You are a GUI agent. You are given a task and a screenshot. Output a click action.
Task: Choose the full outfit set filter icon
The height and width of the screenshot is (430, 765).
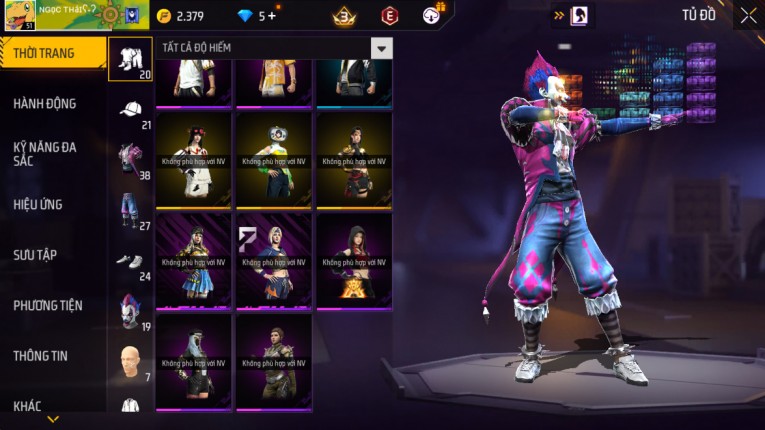pyautogui.click(x=130, y=57)
